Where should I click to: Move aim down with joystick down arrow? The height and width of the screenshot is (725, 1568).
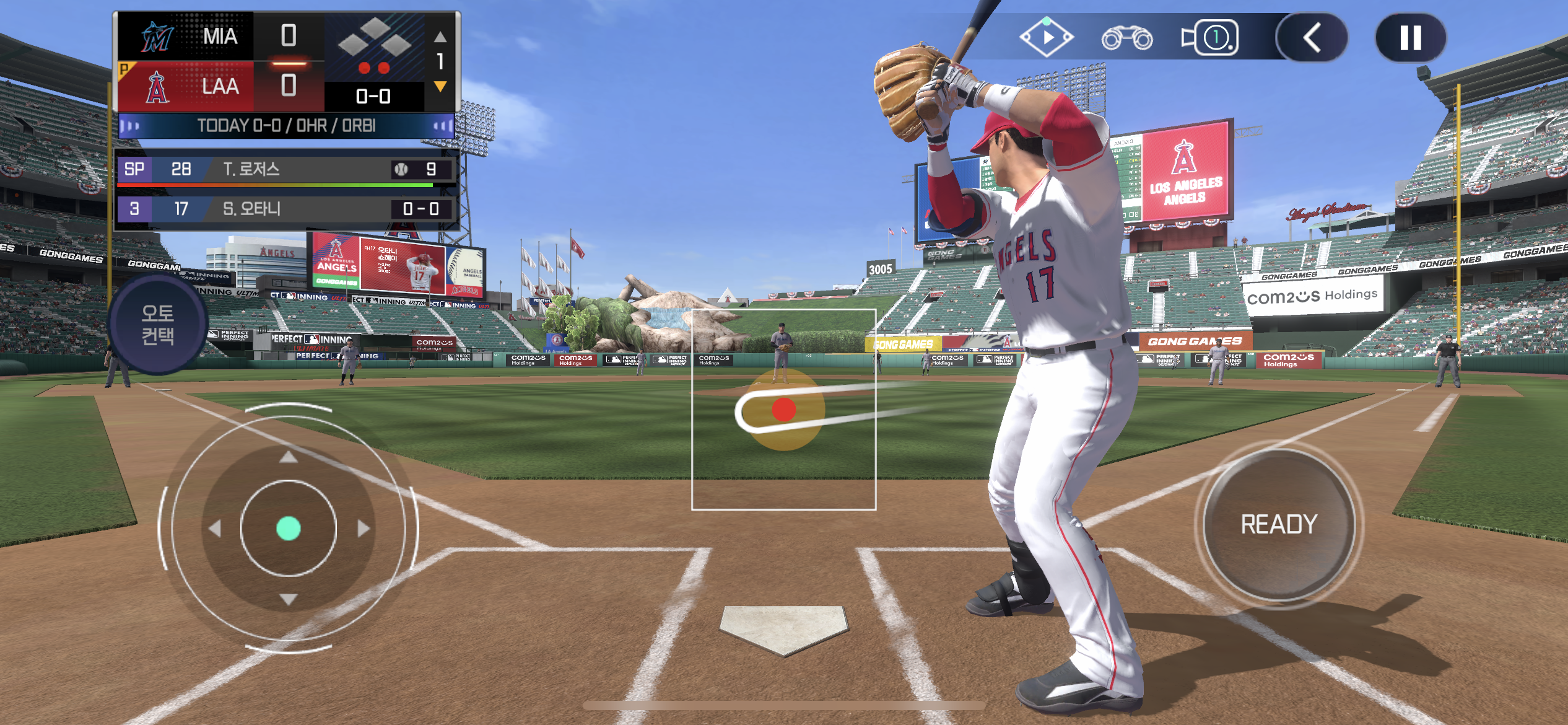pyautogui.click(x=288, y=599)
